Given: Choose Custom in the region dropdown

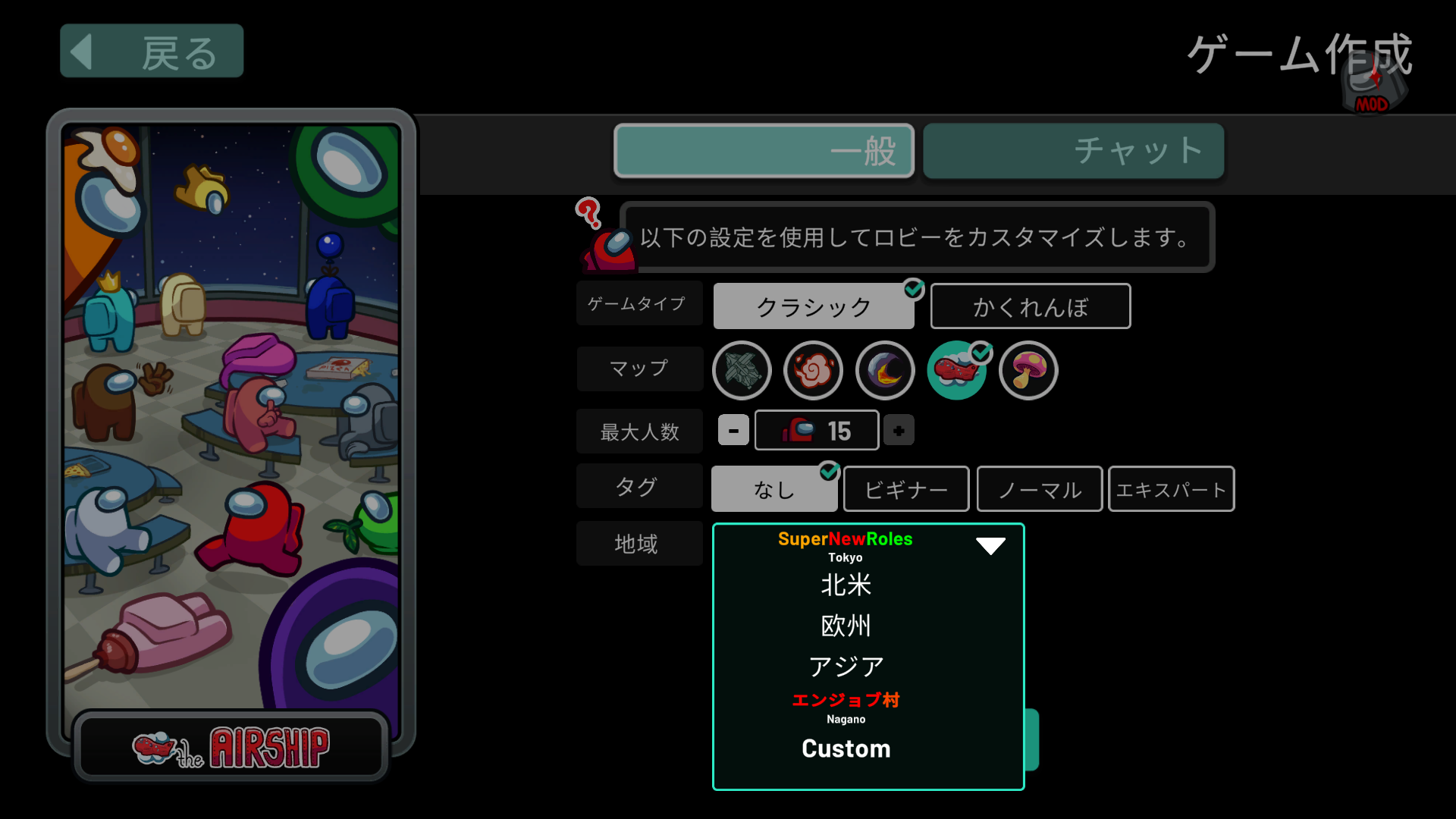Looking at the screenshot, I should (846, 749).
